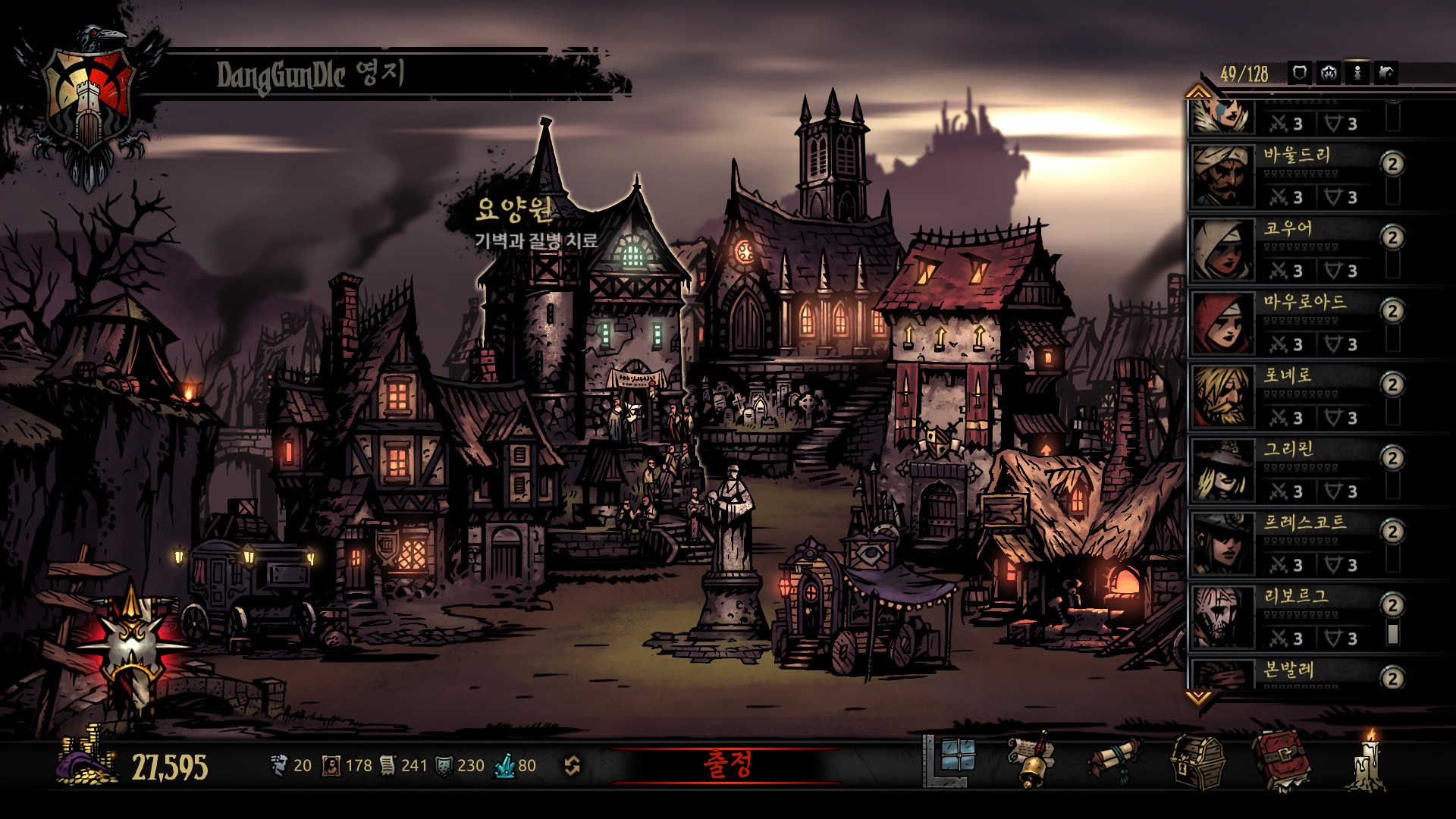This screenshot has width=1456, height=819.
Task: Sort roster by the shield icon
Action: [1300, 74]
